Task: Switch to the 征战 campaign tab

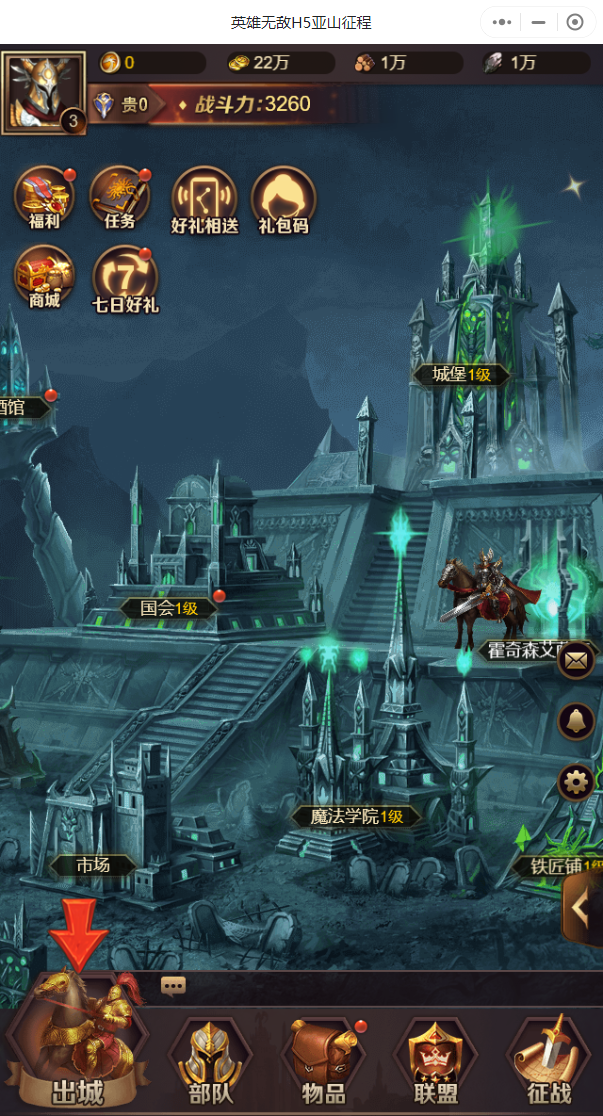Action: [x=548, y=1060]
